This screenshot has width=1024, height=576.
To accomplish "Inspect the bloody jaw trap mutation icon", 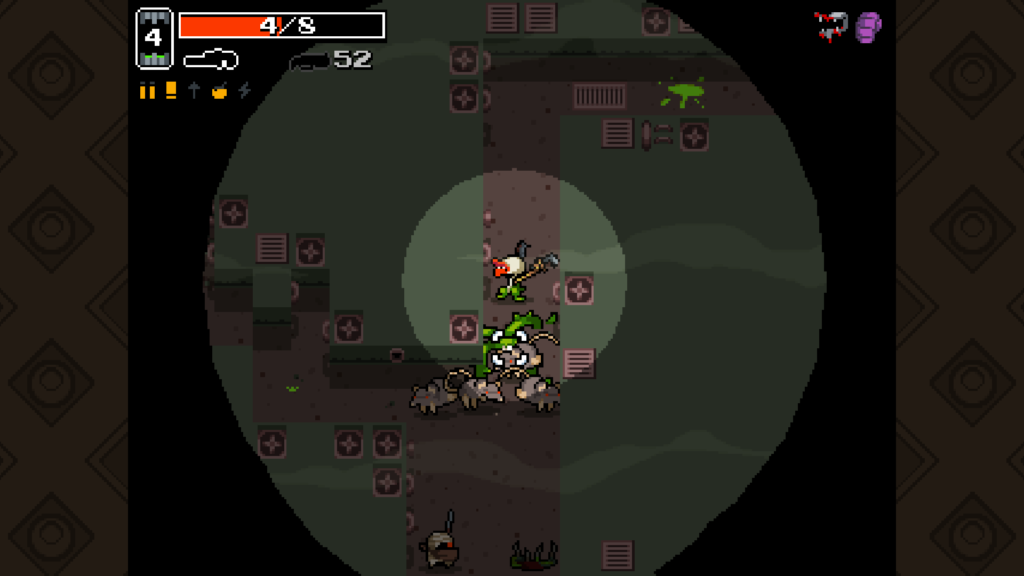I will (831, 25).
